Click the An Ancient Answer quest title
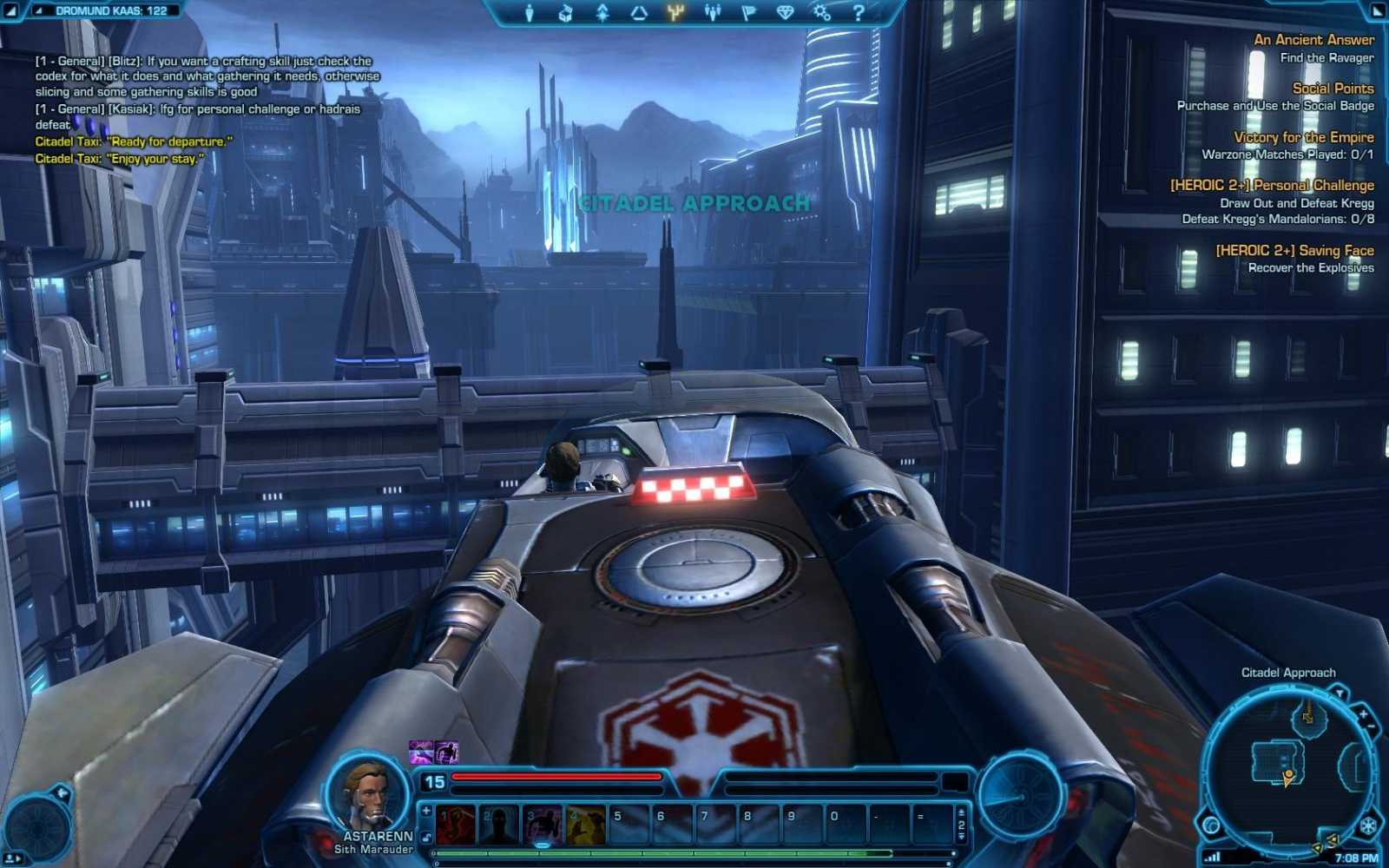Viewport: 1389px width, 868px height. point(1316,39)
